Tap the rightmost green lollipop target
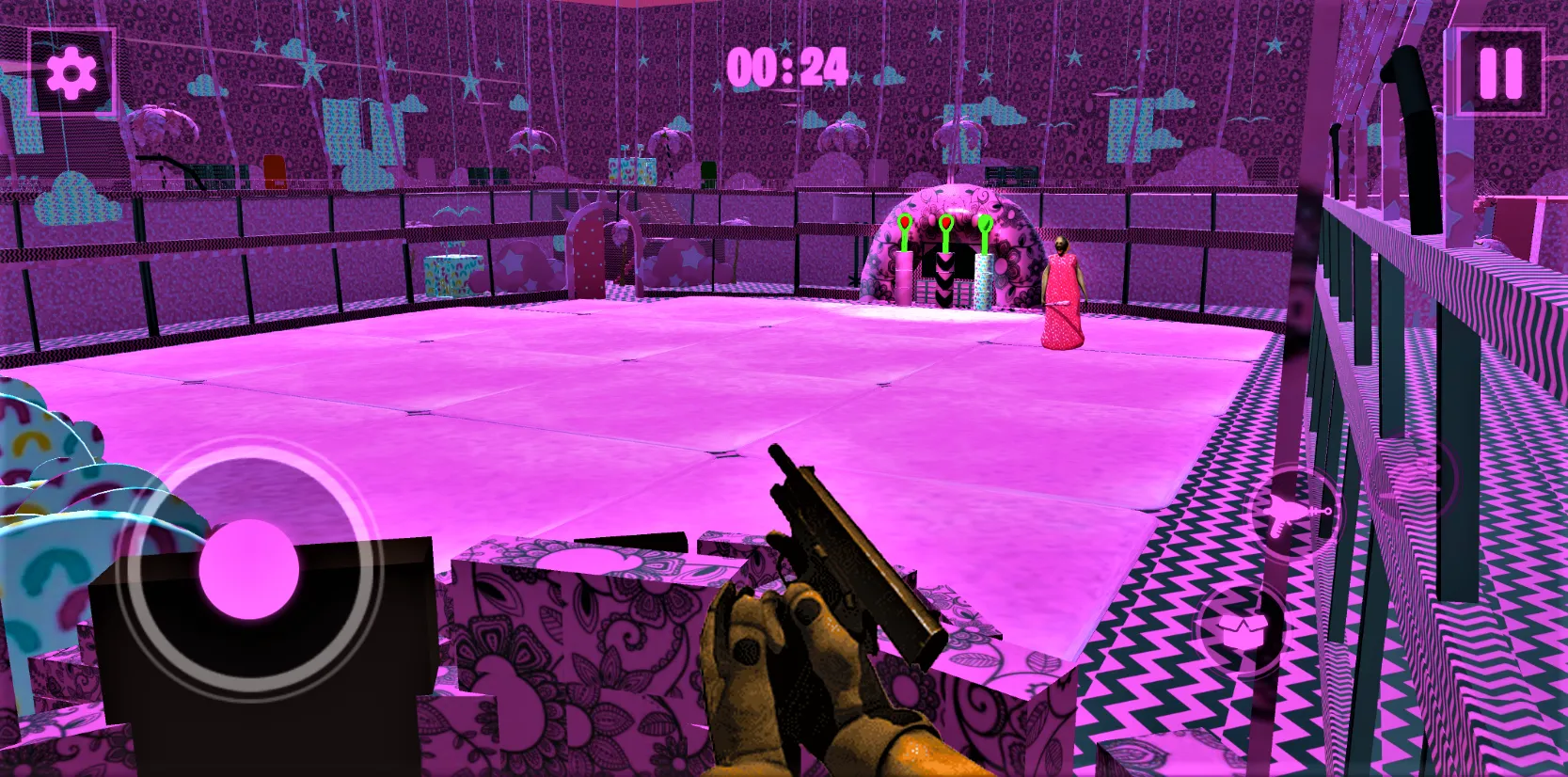Screen dimensions: 1568x777 click(986, 222)
